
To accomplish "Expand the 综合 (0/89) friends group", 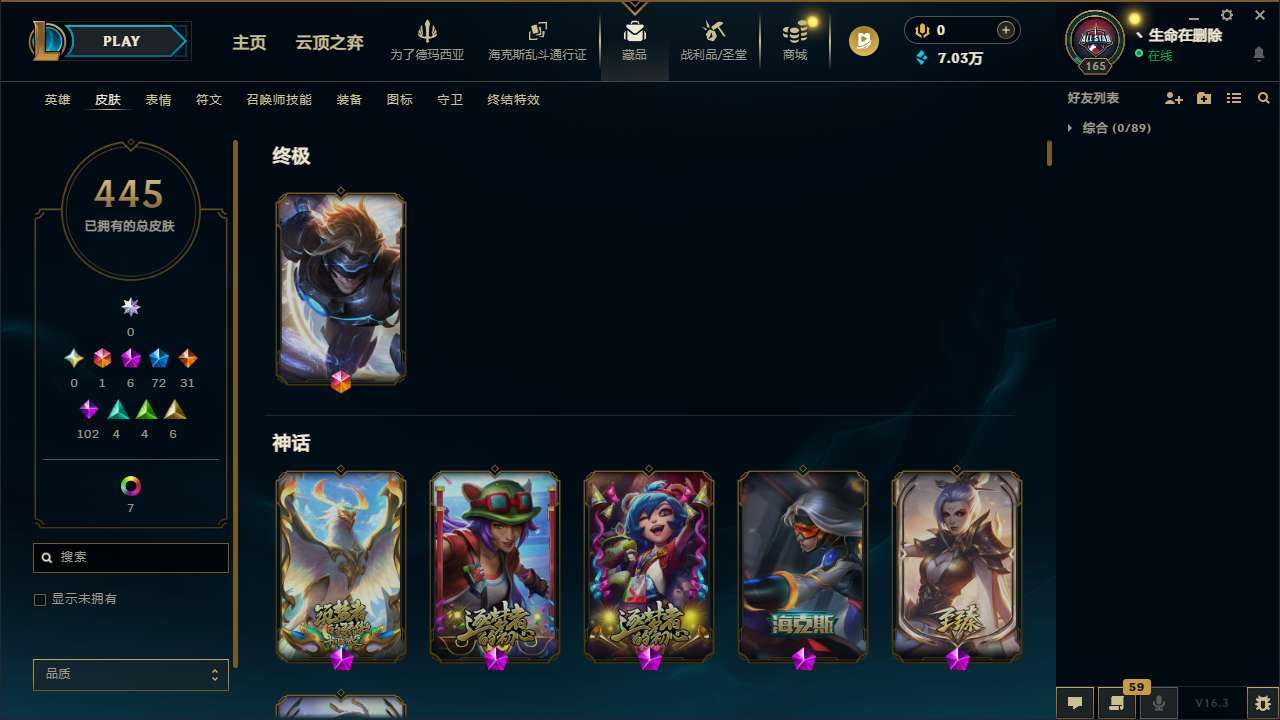I will [1115, 128].
